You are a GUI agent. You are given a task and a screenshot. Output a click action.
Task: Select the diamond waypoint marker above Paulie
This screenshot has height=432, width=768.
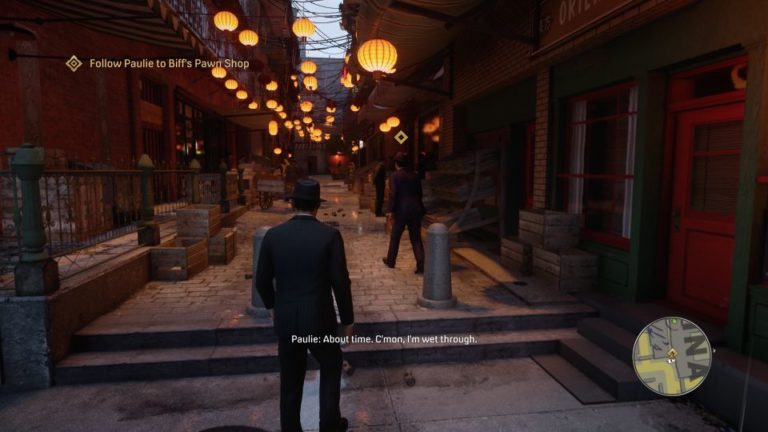point(401,137)
